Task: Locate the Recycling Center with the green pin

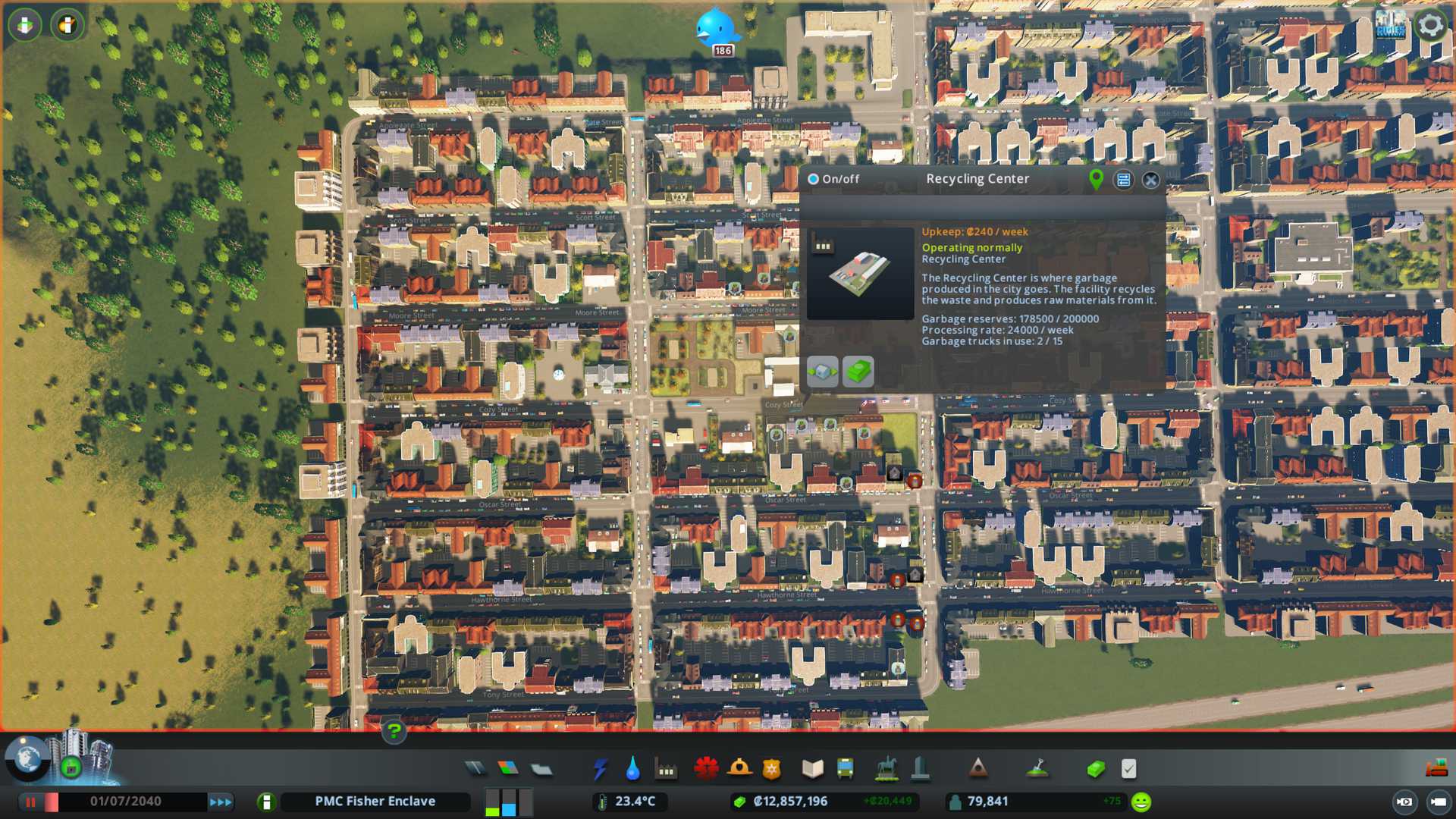Action: (1096, 179)
